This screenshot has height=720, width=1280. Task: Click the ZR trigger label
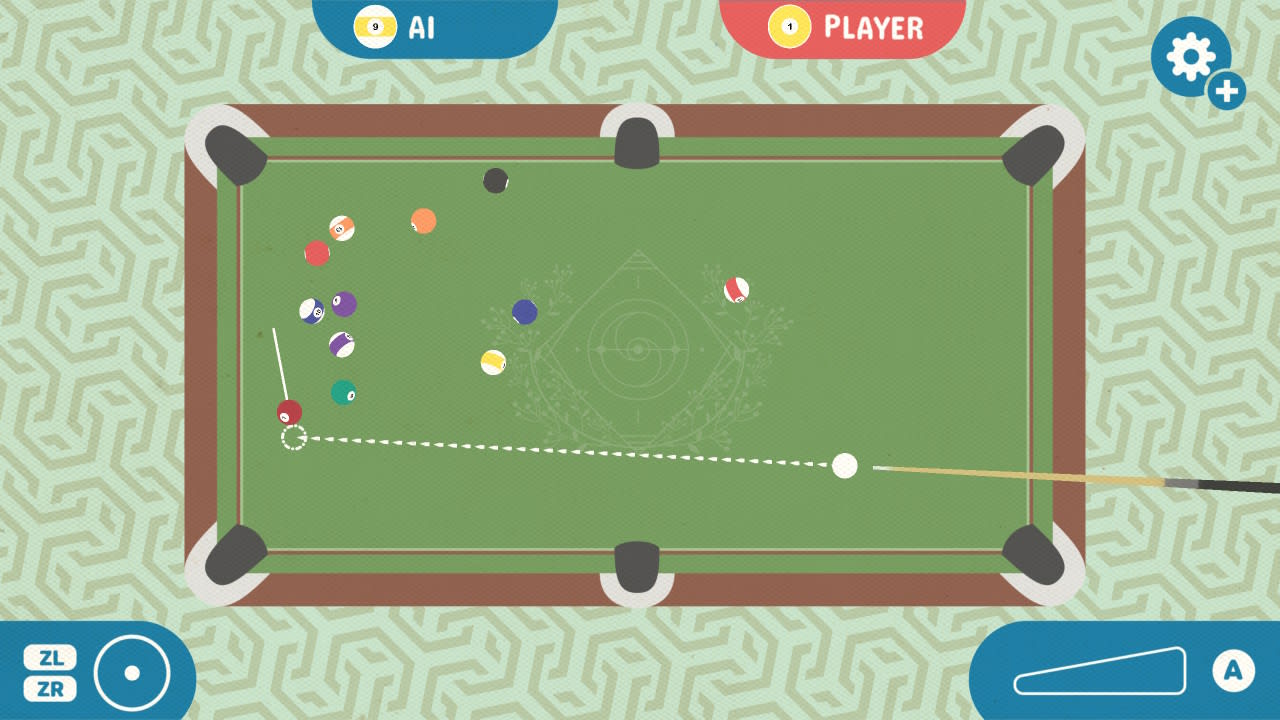(51, 690)
